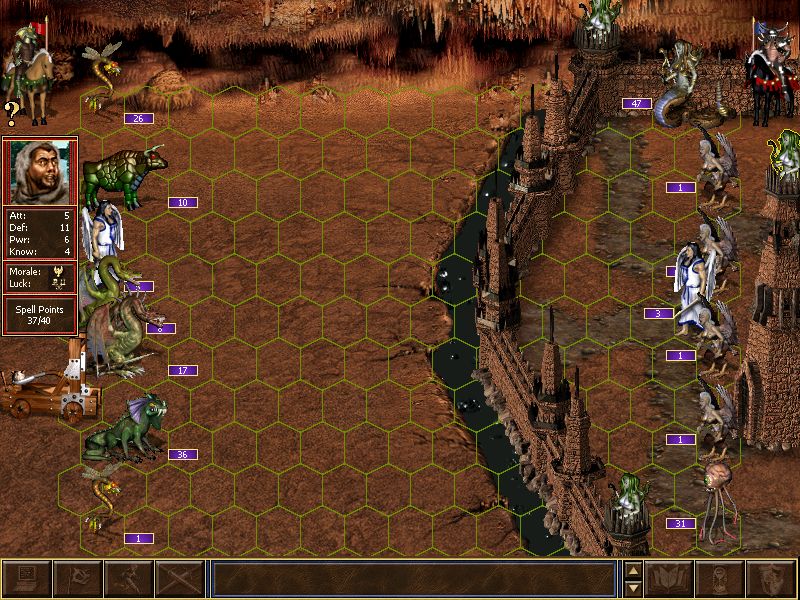Toggle auto-combat with the crossed swords button
The image size is (800, 600).
point(179,578)
